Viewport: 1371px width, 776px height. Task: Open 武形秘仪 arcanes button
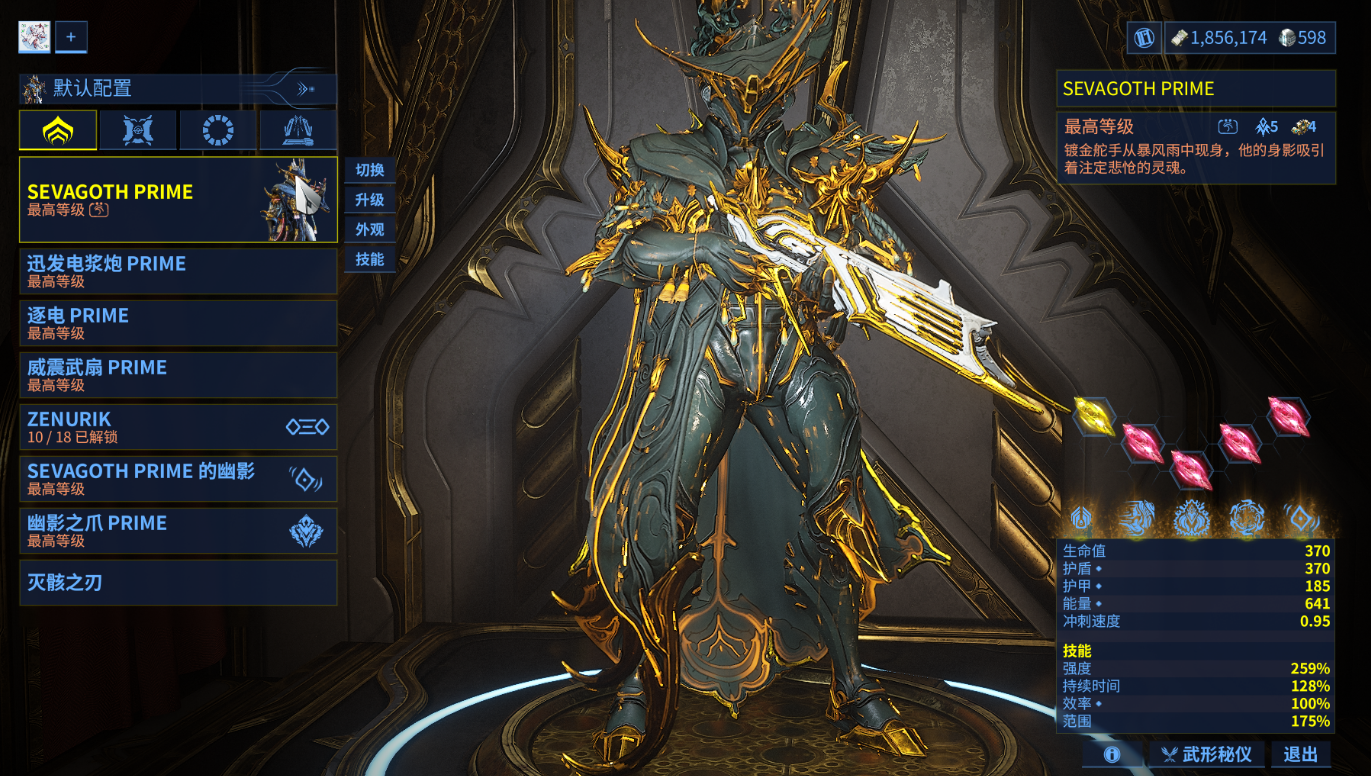(x=1206, y=755)
